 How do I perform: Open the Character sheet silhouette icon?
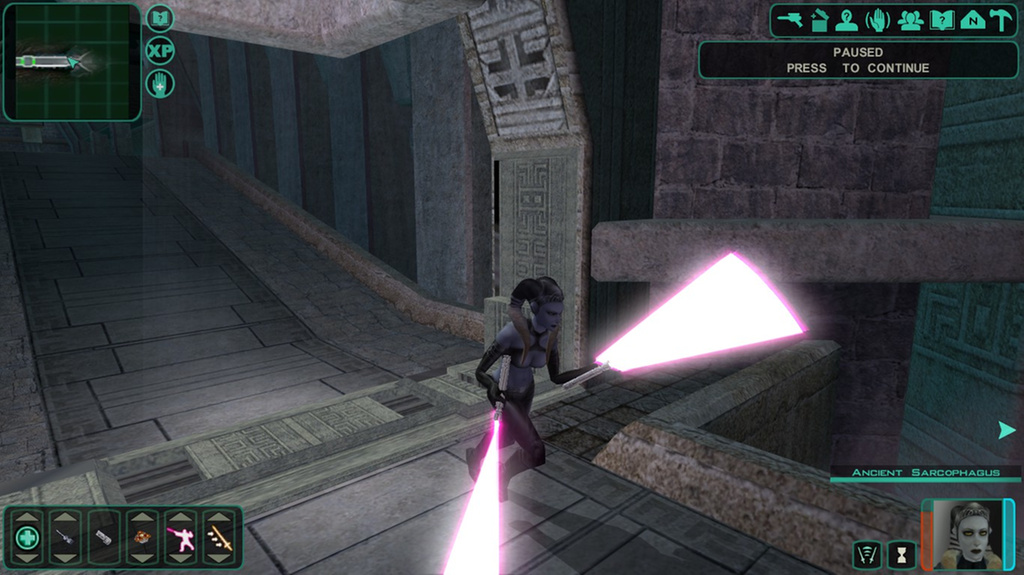point(847,20)
